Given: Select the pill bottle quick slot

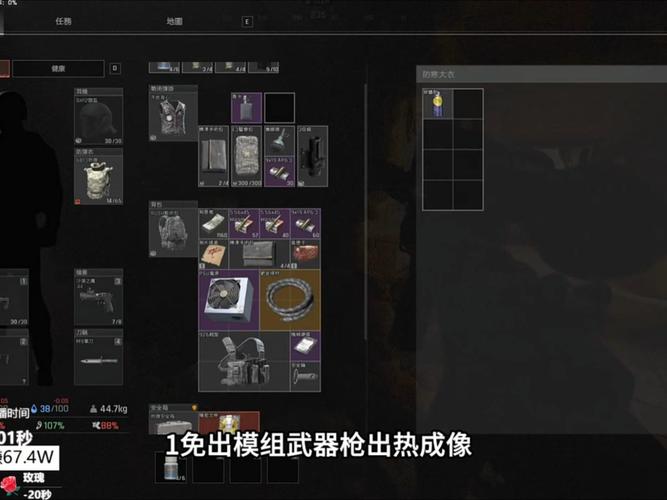Looking at the screenshot, I should [x=170, y=468].
